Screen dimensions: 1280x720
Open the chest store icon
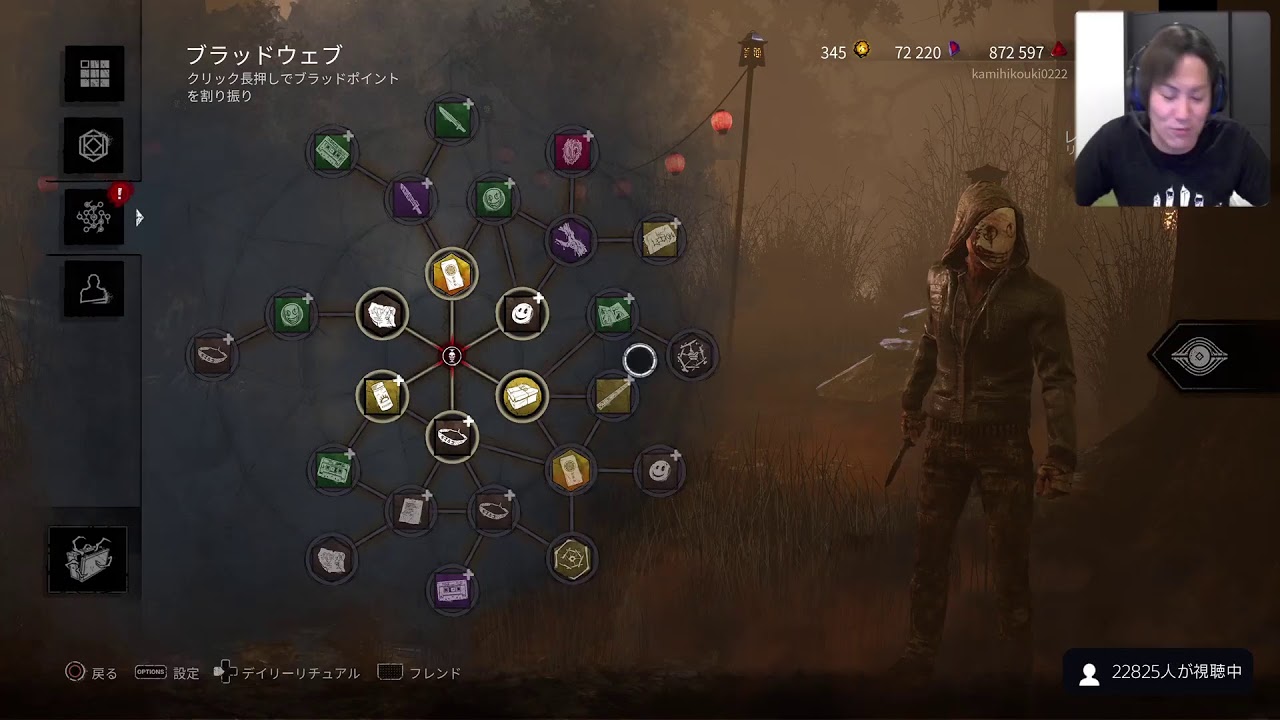[x=88, y=560]
